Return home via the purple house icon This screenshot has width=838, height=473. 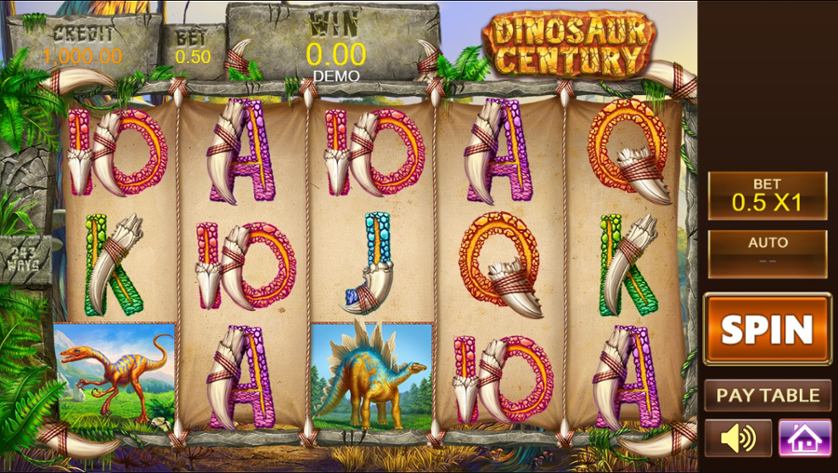point(798,438)
